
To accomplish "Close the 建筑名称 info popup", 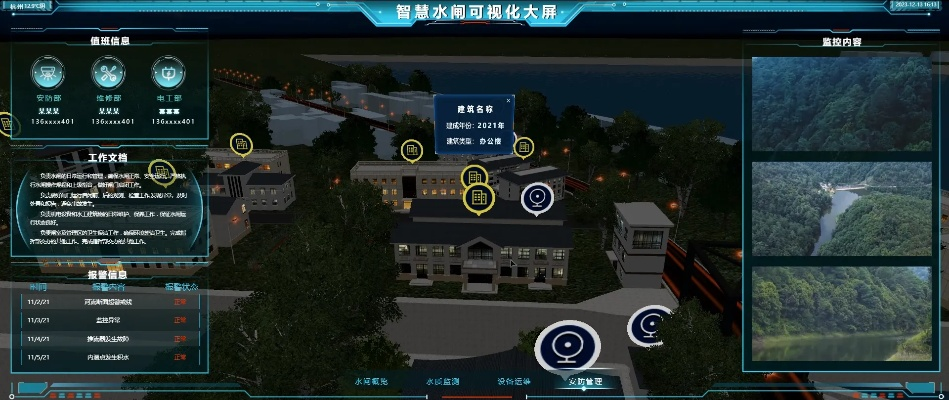I will pos(508,101).
